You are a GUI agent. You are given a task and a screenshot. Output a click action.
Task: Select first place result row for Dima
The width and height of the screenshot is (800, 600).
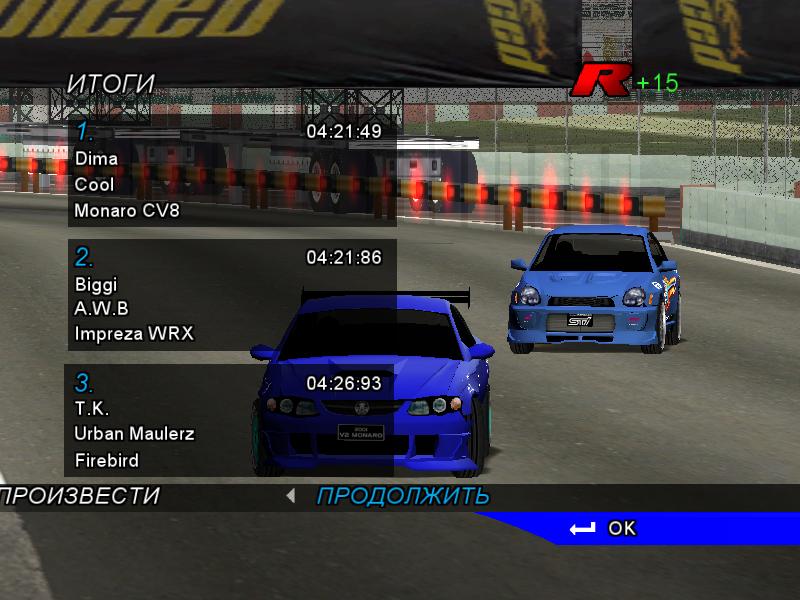click(x=232, y=171)
